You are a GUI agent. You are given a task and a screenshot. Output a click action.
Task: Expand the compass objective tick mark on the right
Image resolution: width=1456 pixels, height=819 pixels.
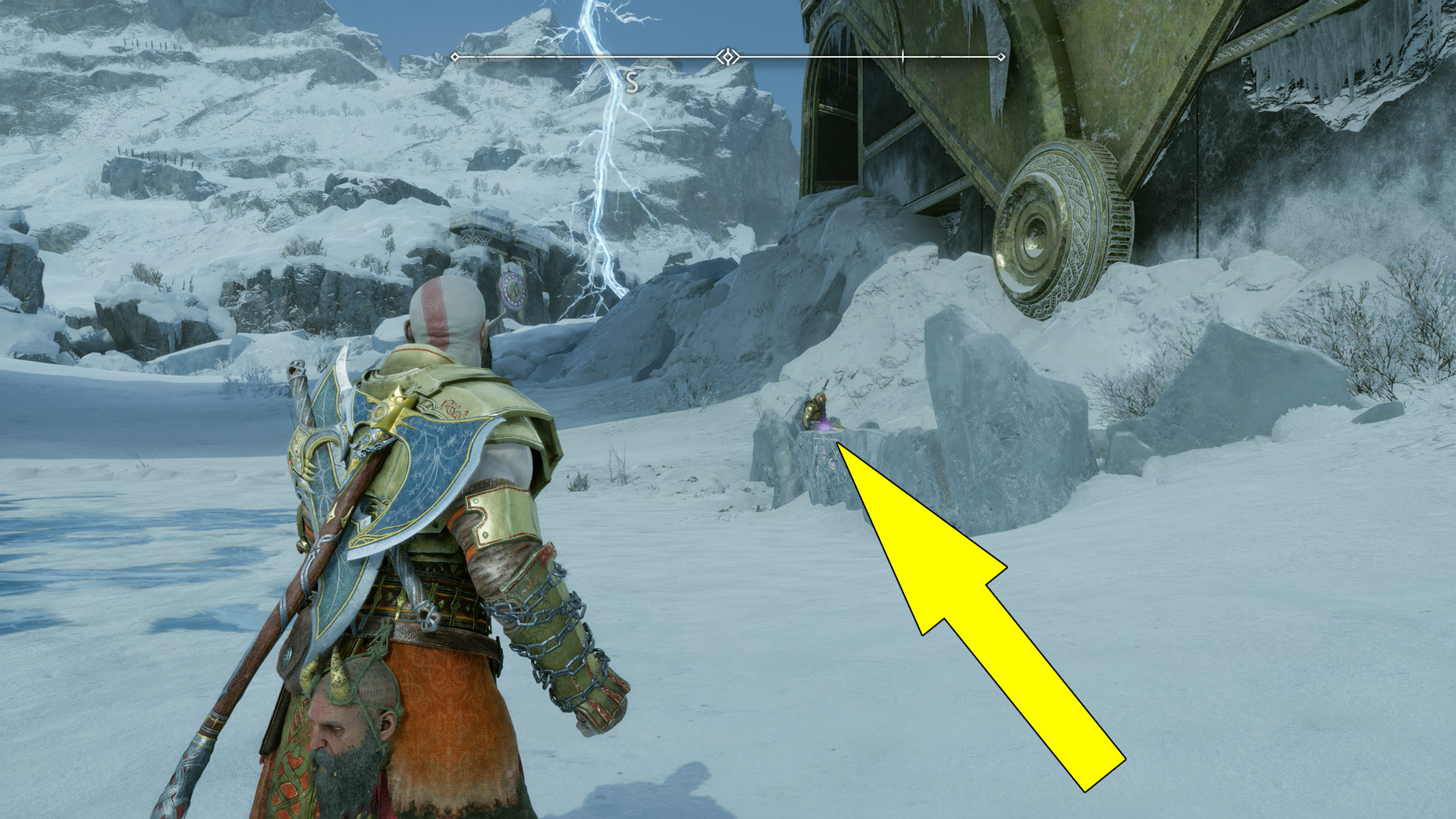(x=904, y=55)
